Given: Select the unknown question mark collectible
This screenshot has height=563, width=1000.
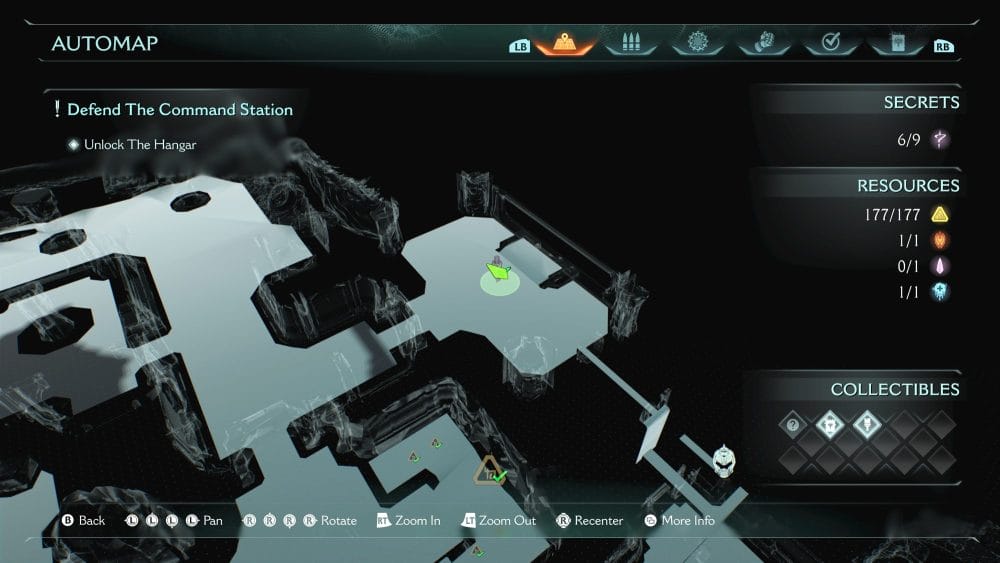Looking at the screenshot, I should (x=794, y=425).
